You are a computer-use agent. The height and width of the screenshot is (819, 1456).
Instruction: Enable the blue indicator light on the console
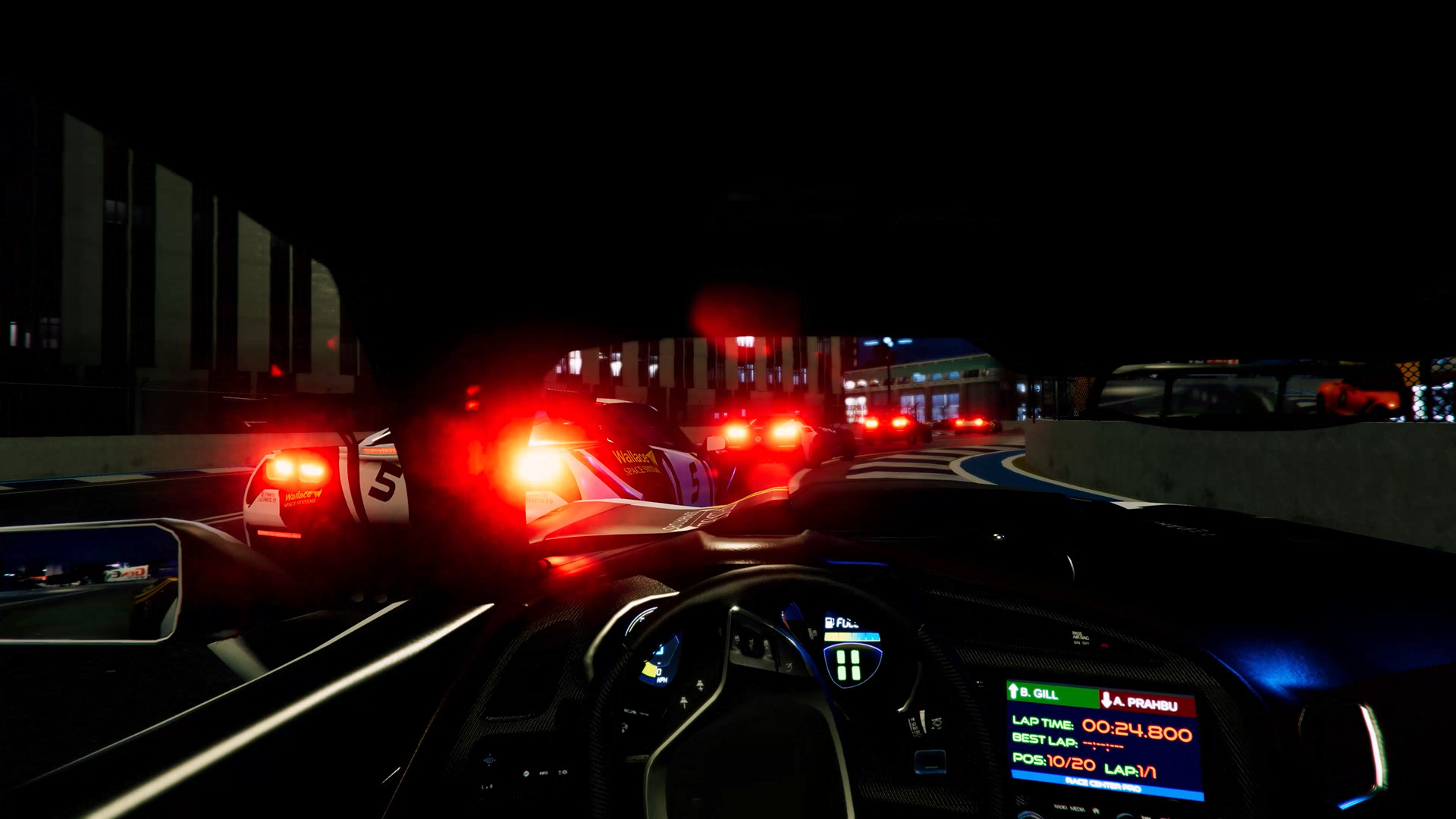point(929,761)
